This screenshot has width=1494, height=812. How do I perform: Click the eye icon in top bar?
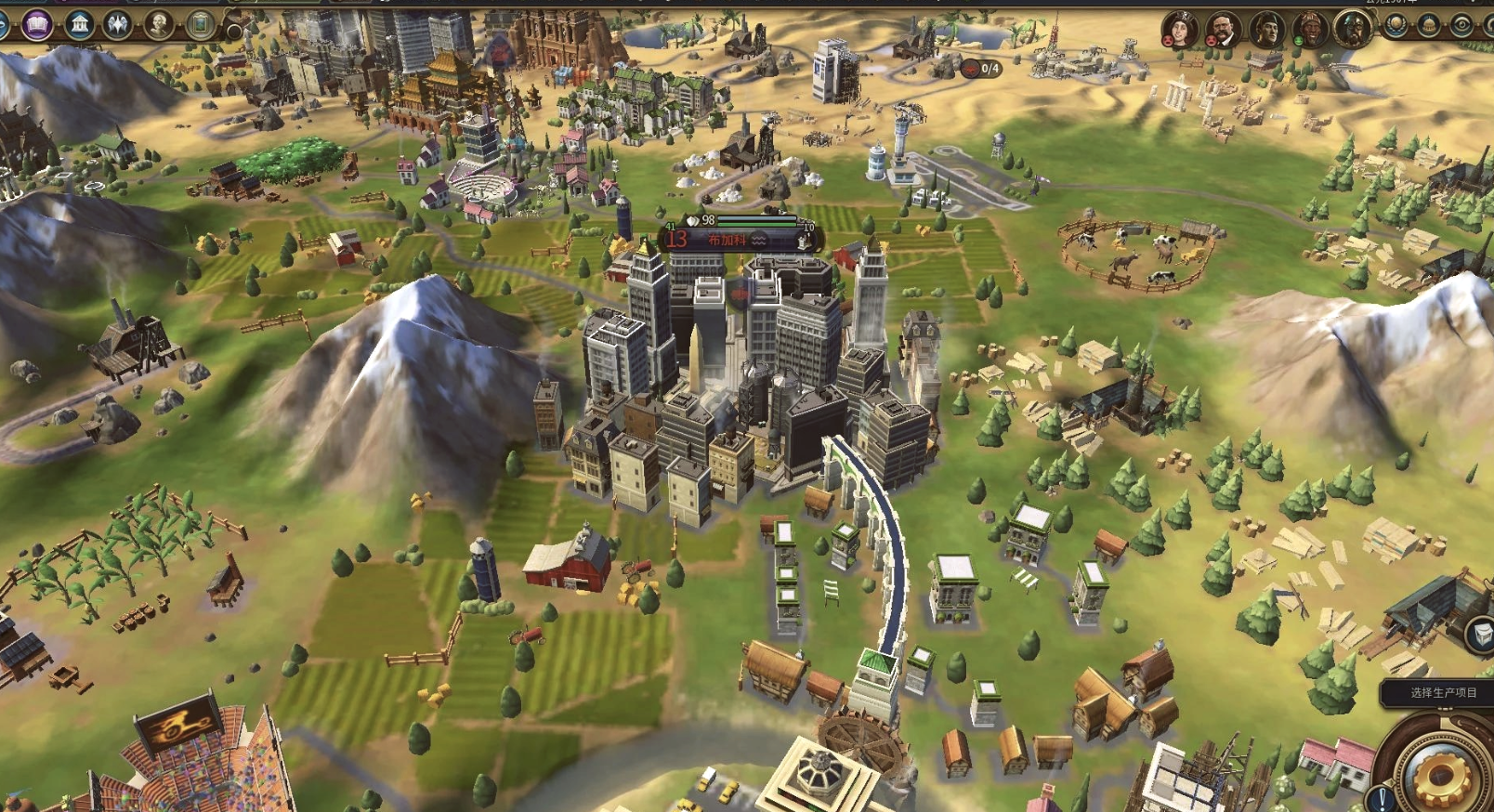coord(1461,25)
